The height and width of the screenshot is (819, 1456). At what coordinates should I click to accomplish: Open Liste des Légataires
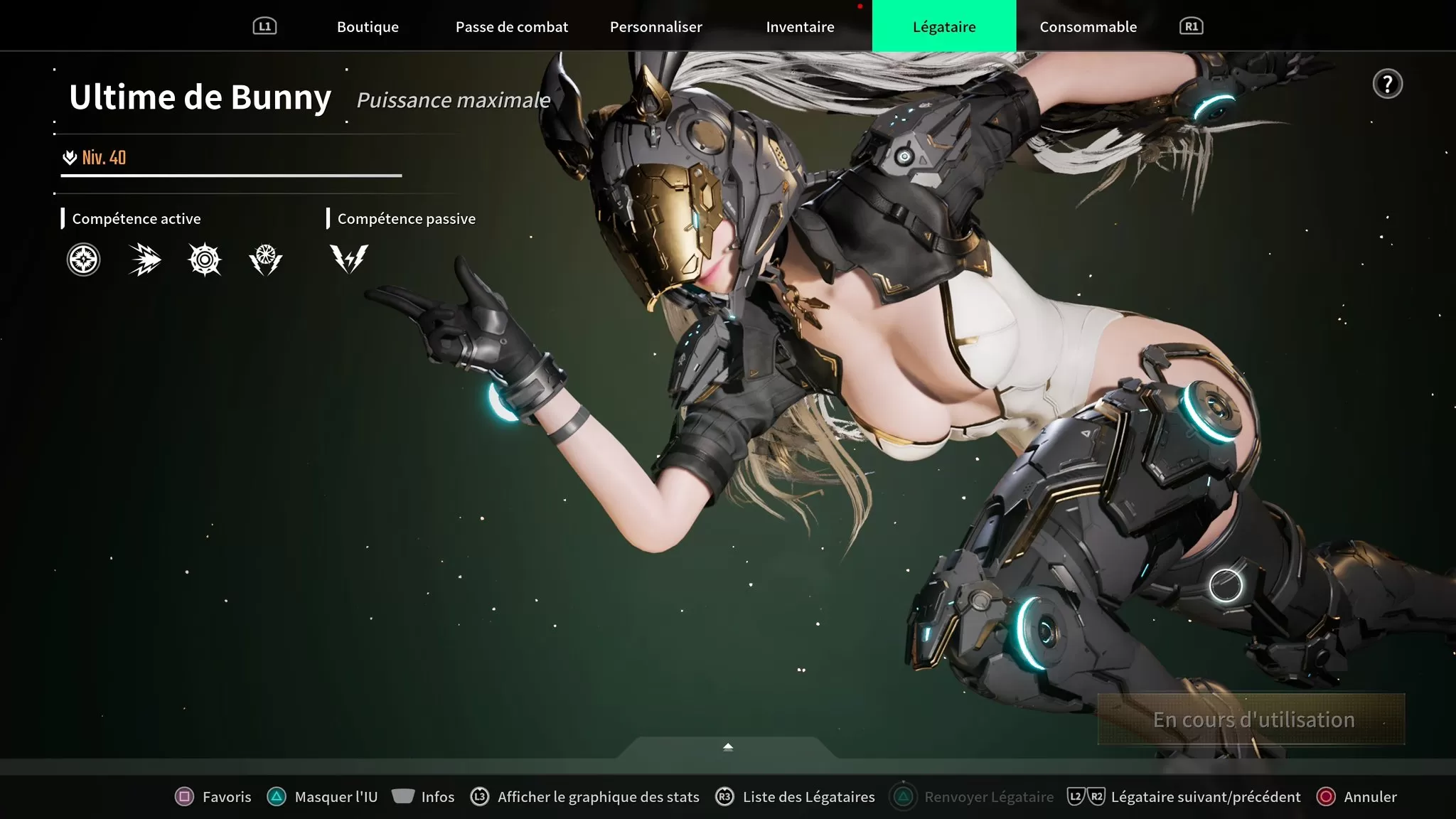(x=794, y=797)
